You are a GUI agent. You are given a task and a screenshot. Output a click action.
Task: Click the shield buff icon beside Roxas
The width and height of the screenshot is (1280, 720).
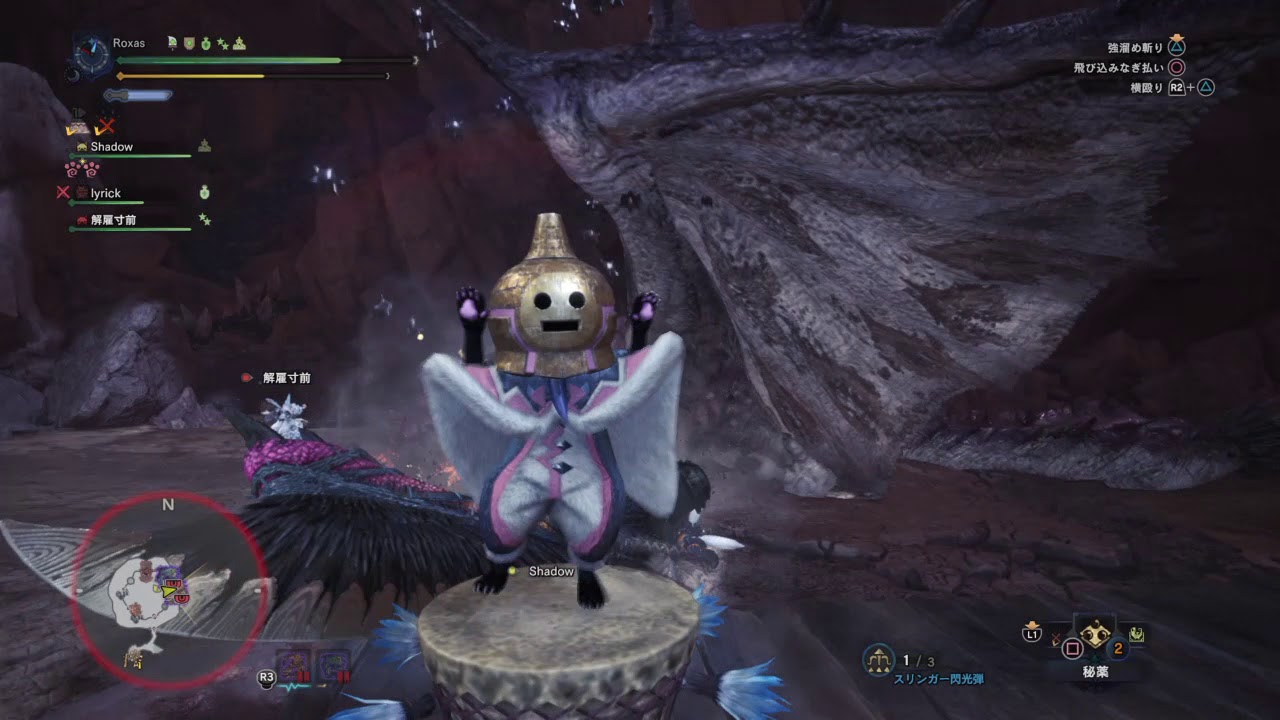(189, 44)
